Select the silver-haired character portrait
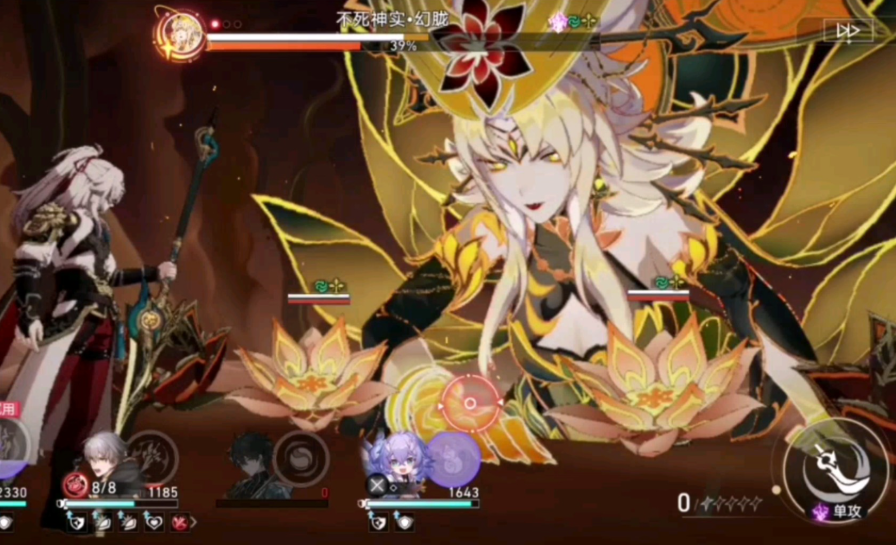The height and width of the screenshot is (545, 896). (104, 462)
